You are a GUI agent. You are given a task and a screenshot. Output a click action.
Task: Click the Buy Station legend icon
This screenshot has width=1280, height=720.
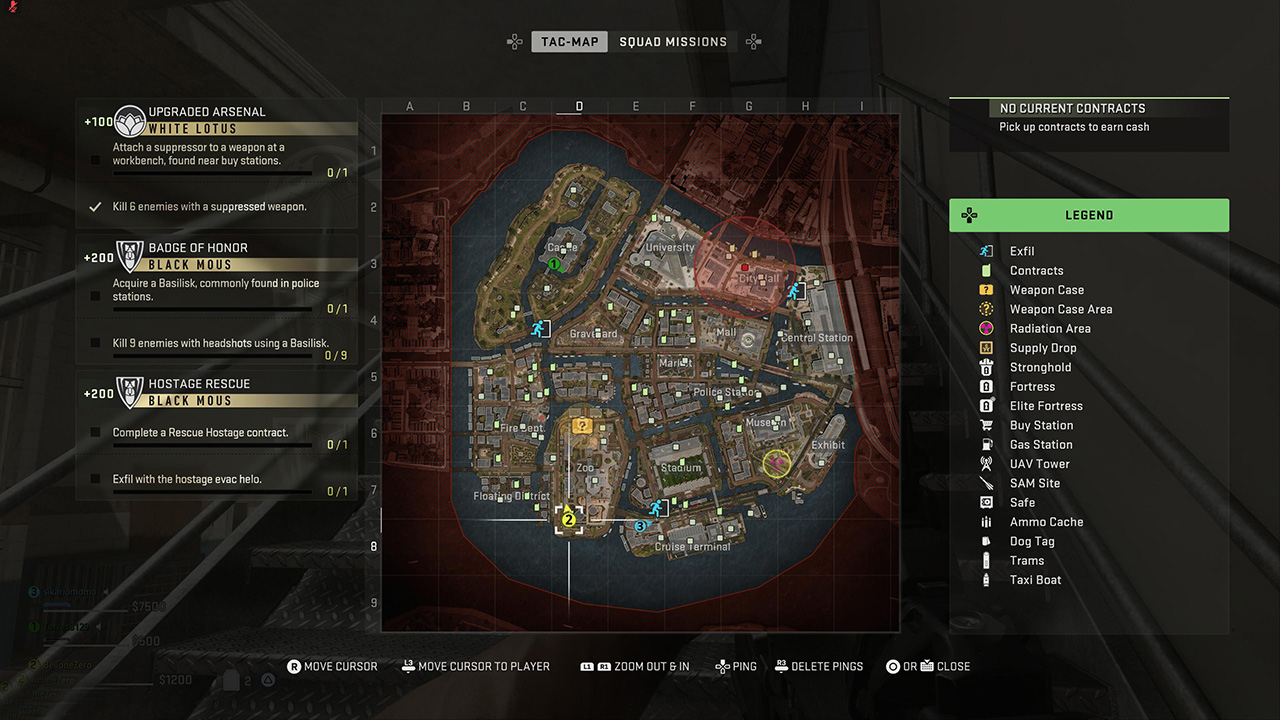click(985, 425)
